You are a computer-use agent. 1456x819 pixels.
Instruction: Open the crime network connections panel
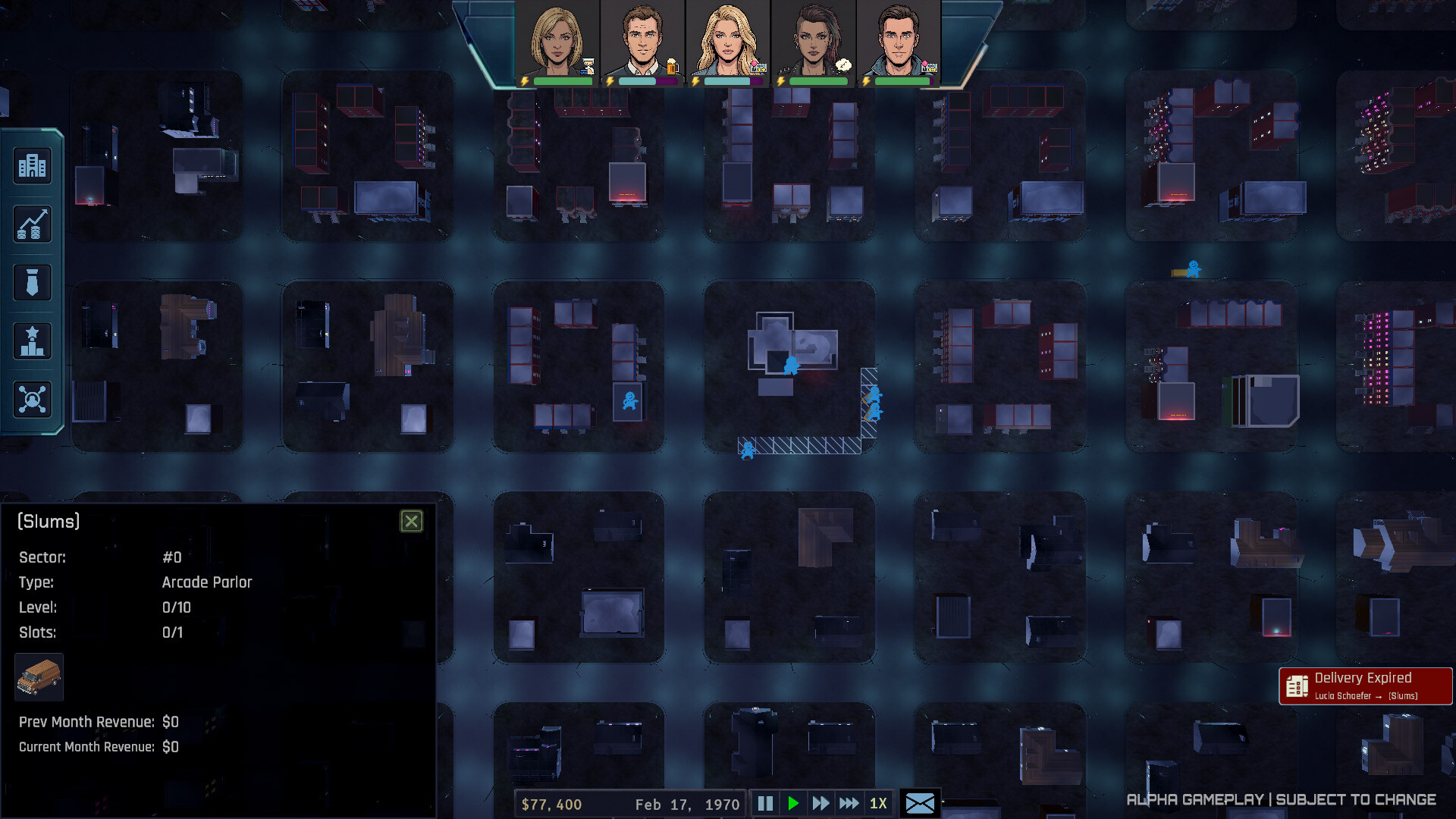pos(32,399)
